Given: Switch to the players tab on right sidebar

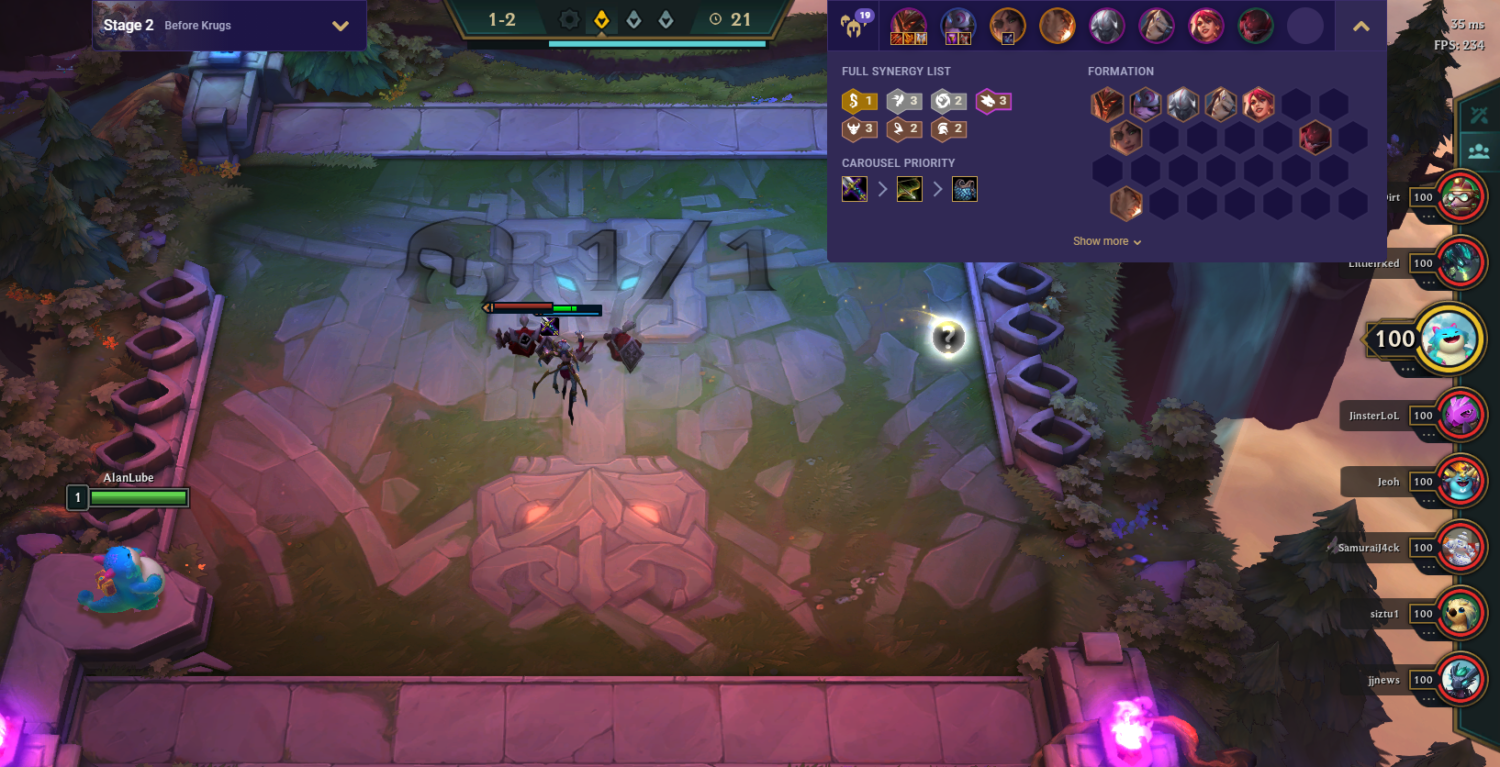Looking at the screenshot, I should (x=1481, y=151).
